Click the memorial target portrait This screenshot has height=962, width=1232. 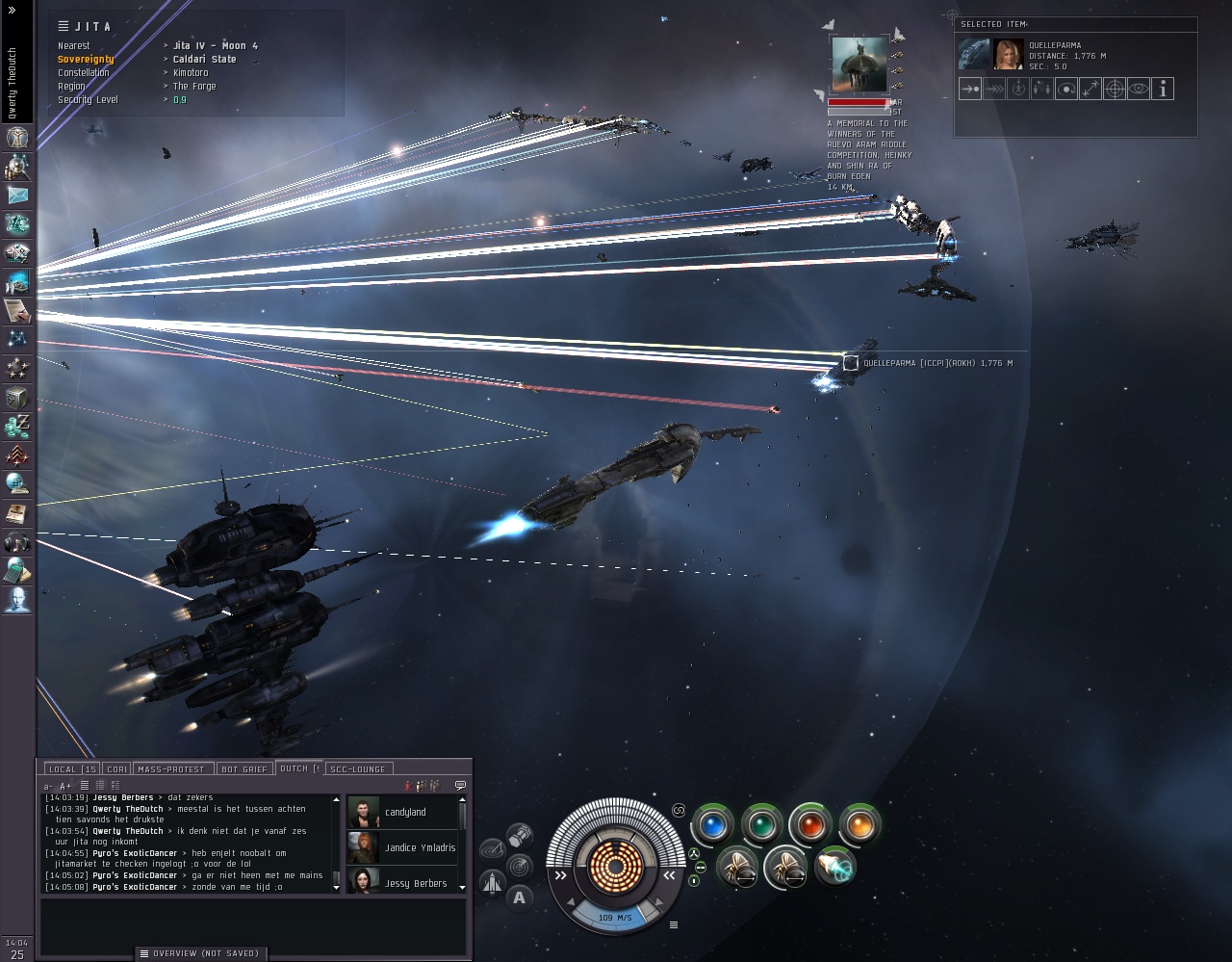(x=860, y=65)
